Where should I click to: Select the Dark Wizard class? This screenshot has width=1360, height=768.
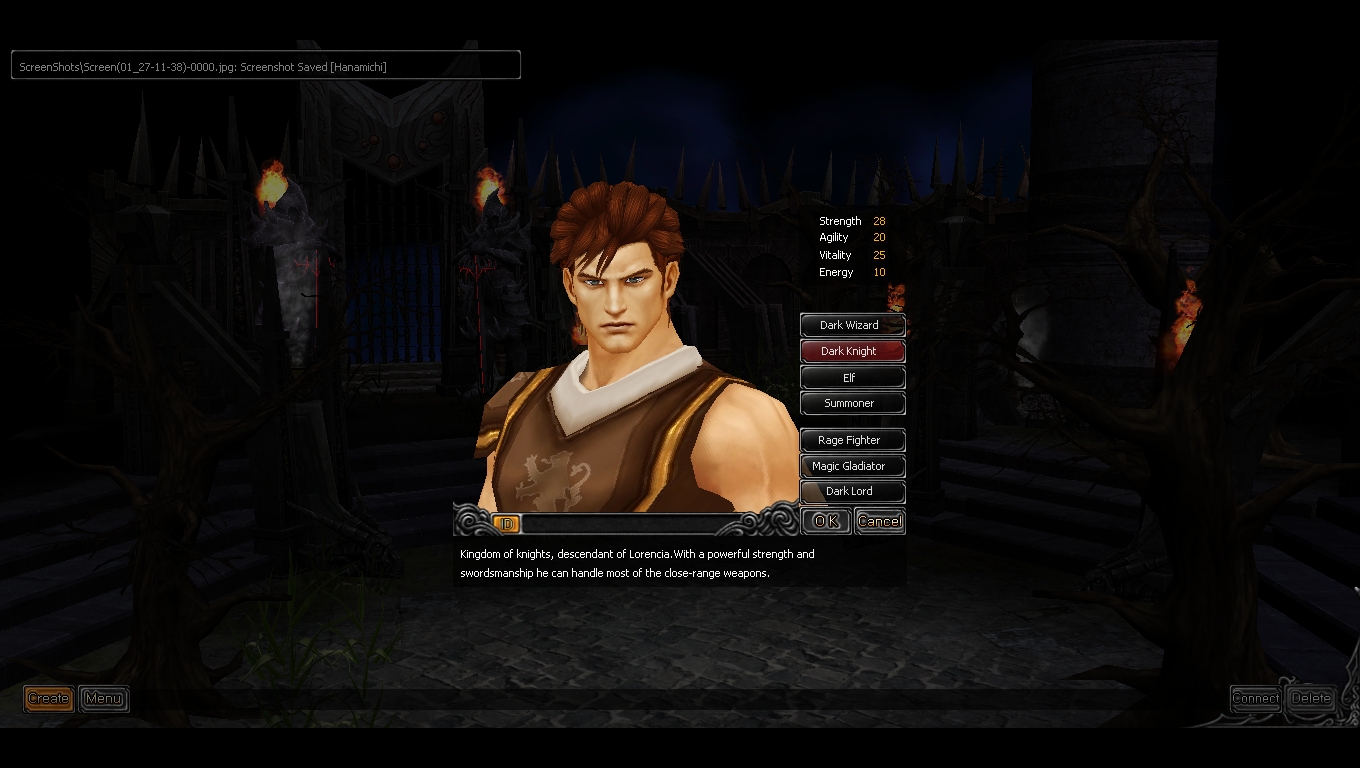point(852,325)
